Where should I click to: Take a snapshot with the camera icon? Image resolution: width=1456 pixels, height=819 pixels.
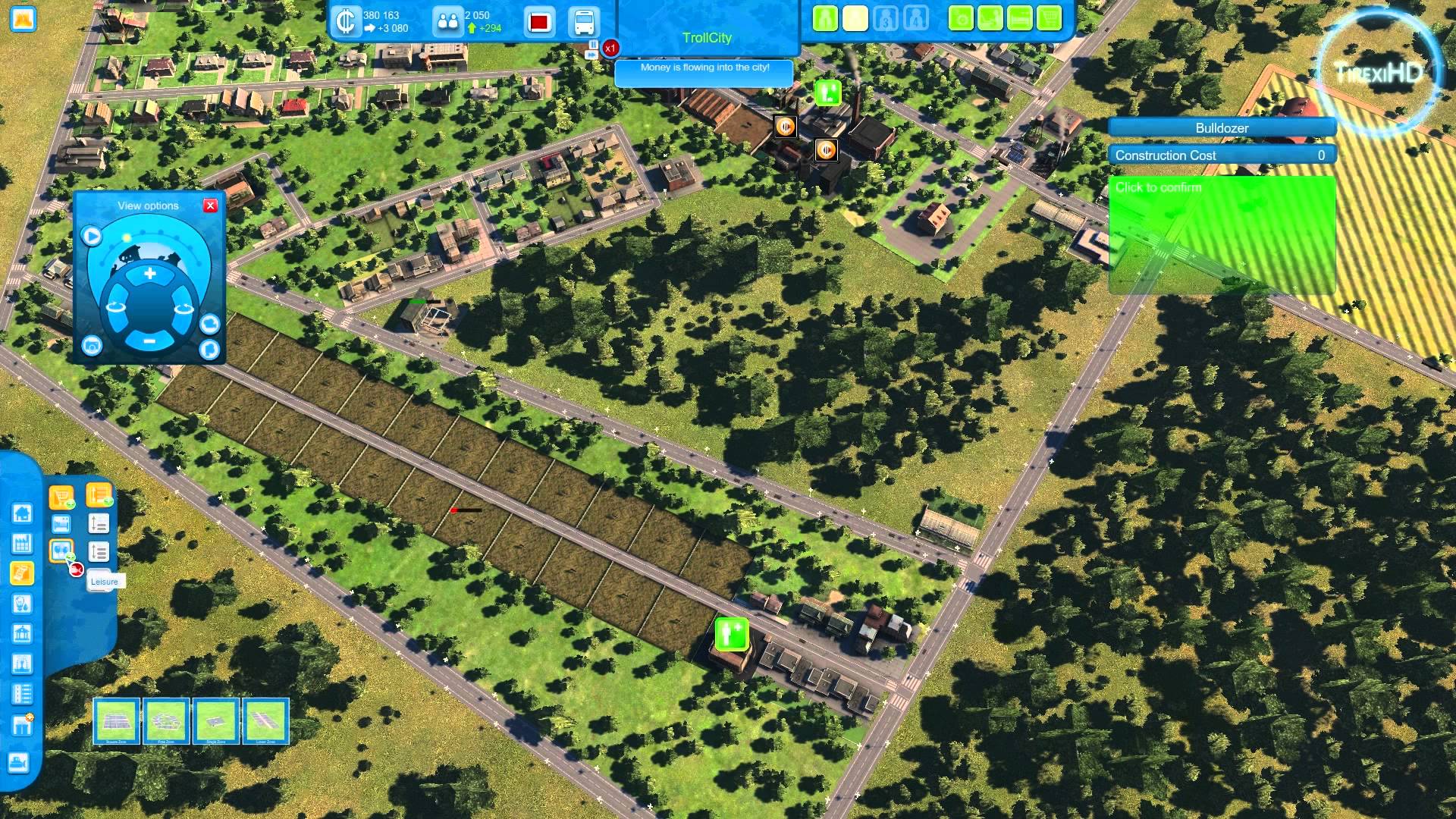[90, 345]
